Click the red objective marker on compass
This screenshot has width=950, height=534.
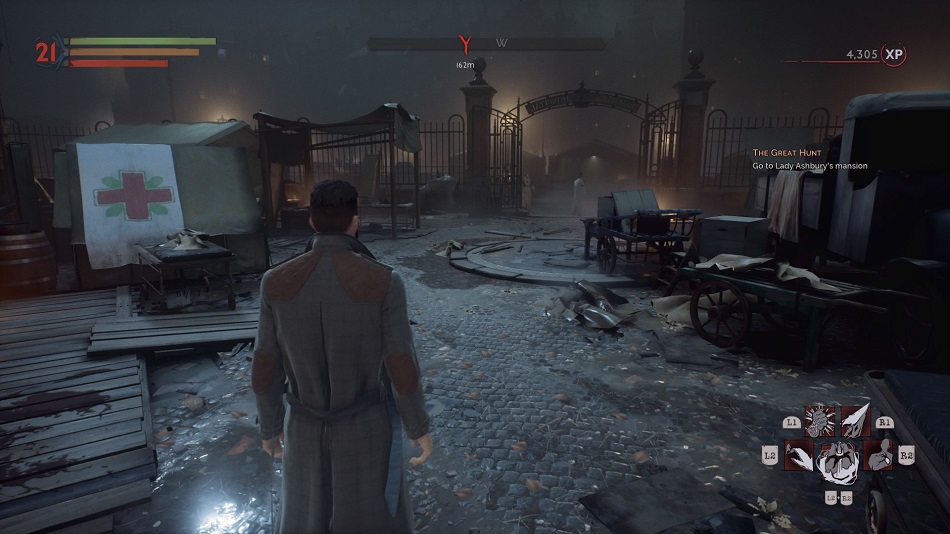click(x=463, y=44)
